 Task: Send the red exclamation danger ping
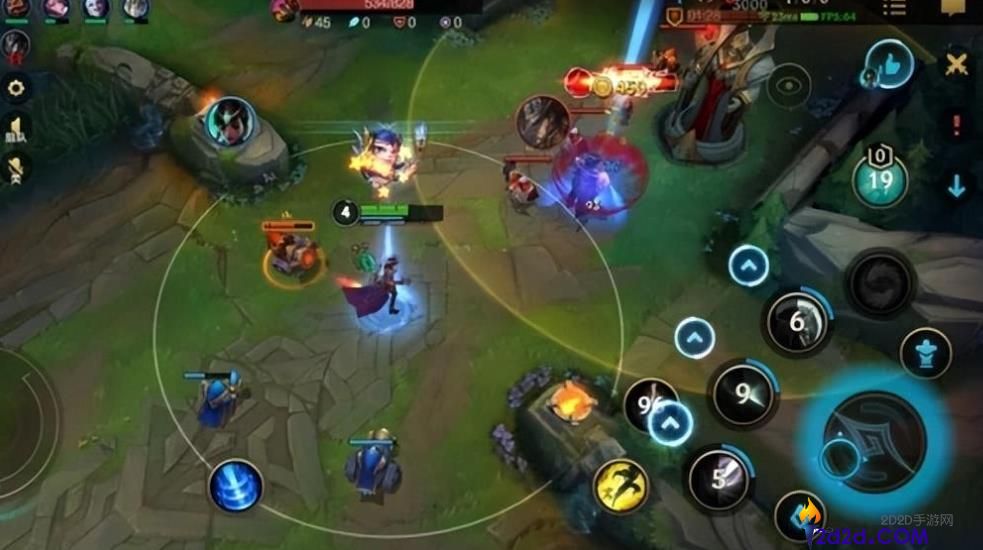tap(957, 126)
